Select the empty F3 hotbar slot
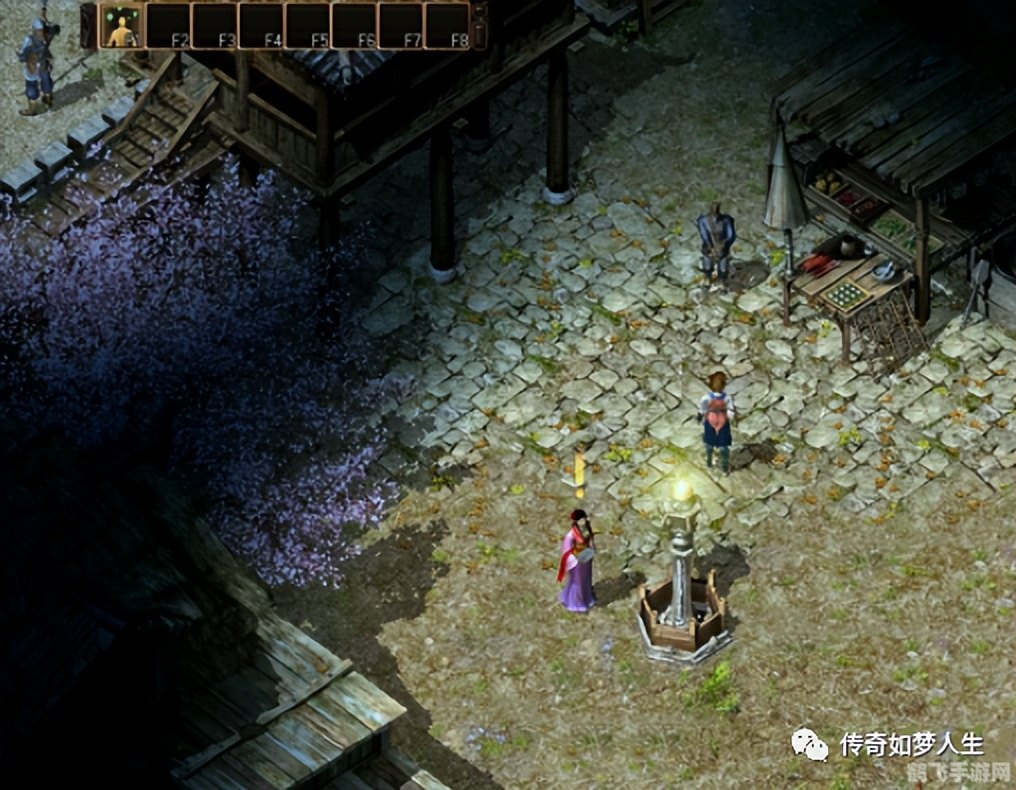Image resolution: width=1016 pixels, height=790 pixels. tap(214, 26)
